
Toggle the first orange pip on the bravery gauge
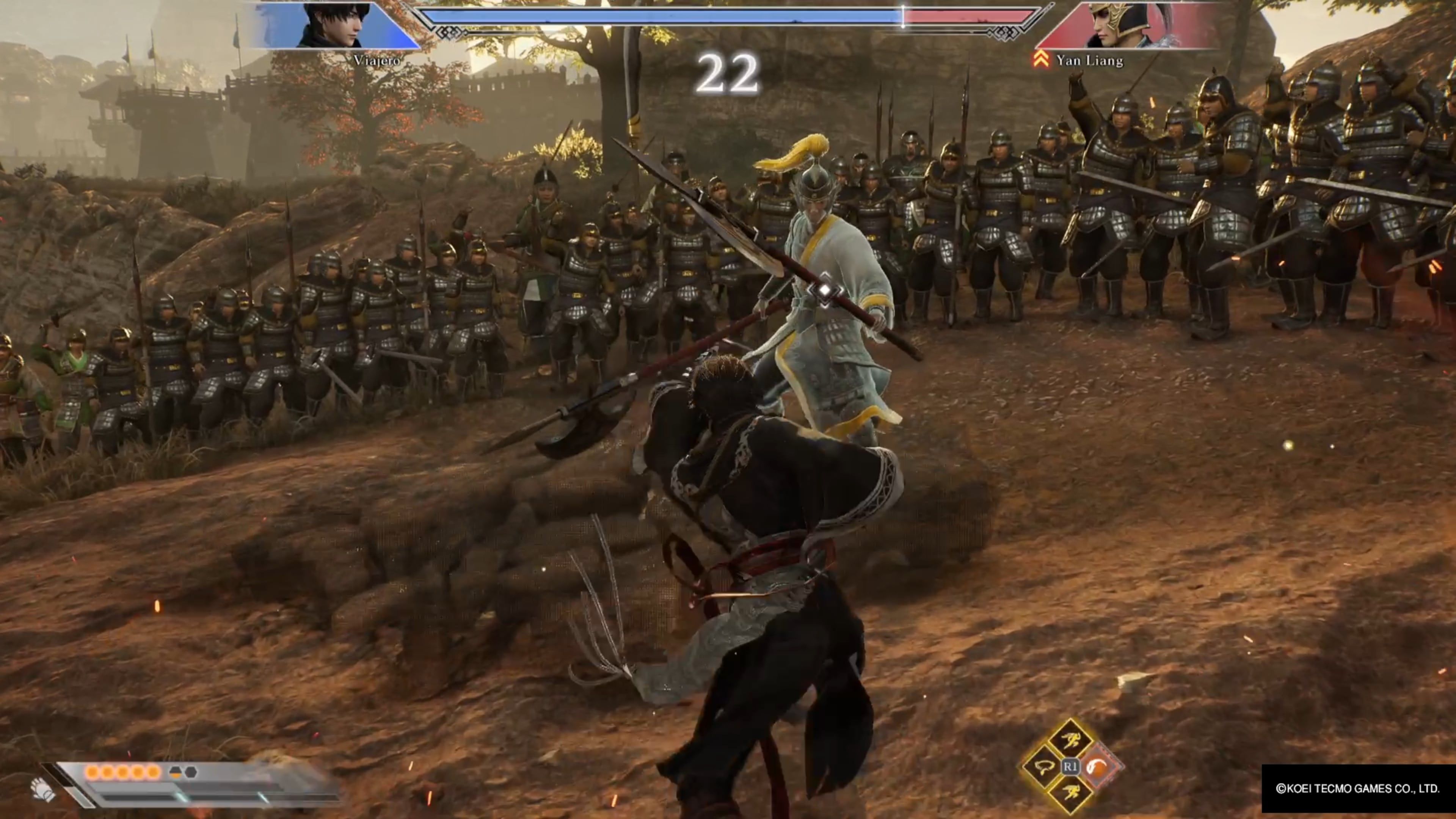(93, 772)
